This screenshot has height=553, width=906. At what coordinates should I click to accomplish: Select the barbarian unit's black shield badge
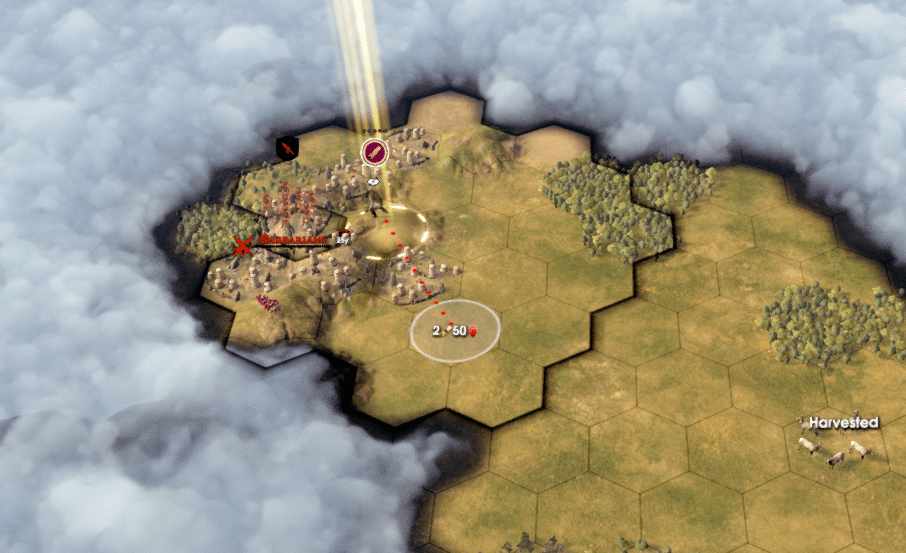click(288, 148)
